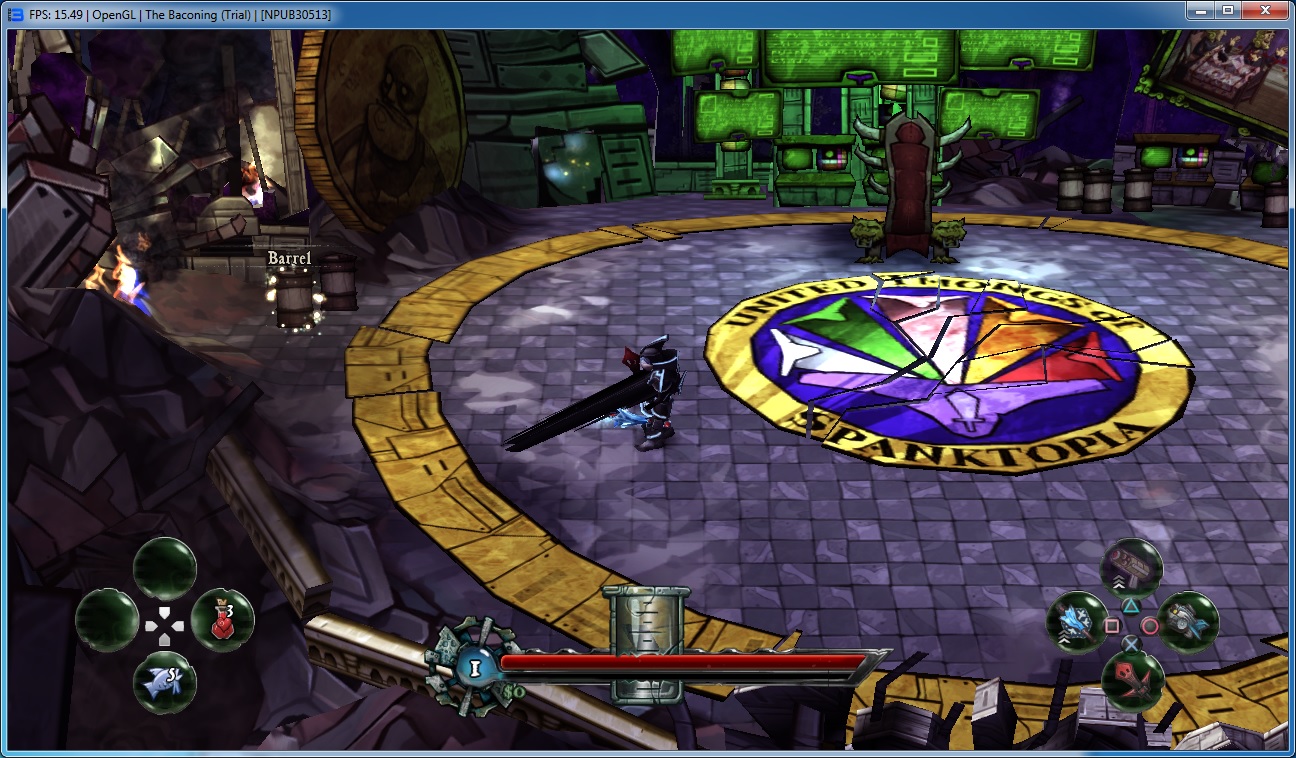This screenshot has width=1296, height=758.
Task: Use the red health potion slot
Action: pyautogui.click(x=222, y=621)
